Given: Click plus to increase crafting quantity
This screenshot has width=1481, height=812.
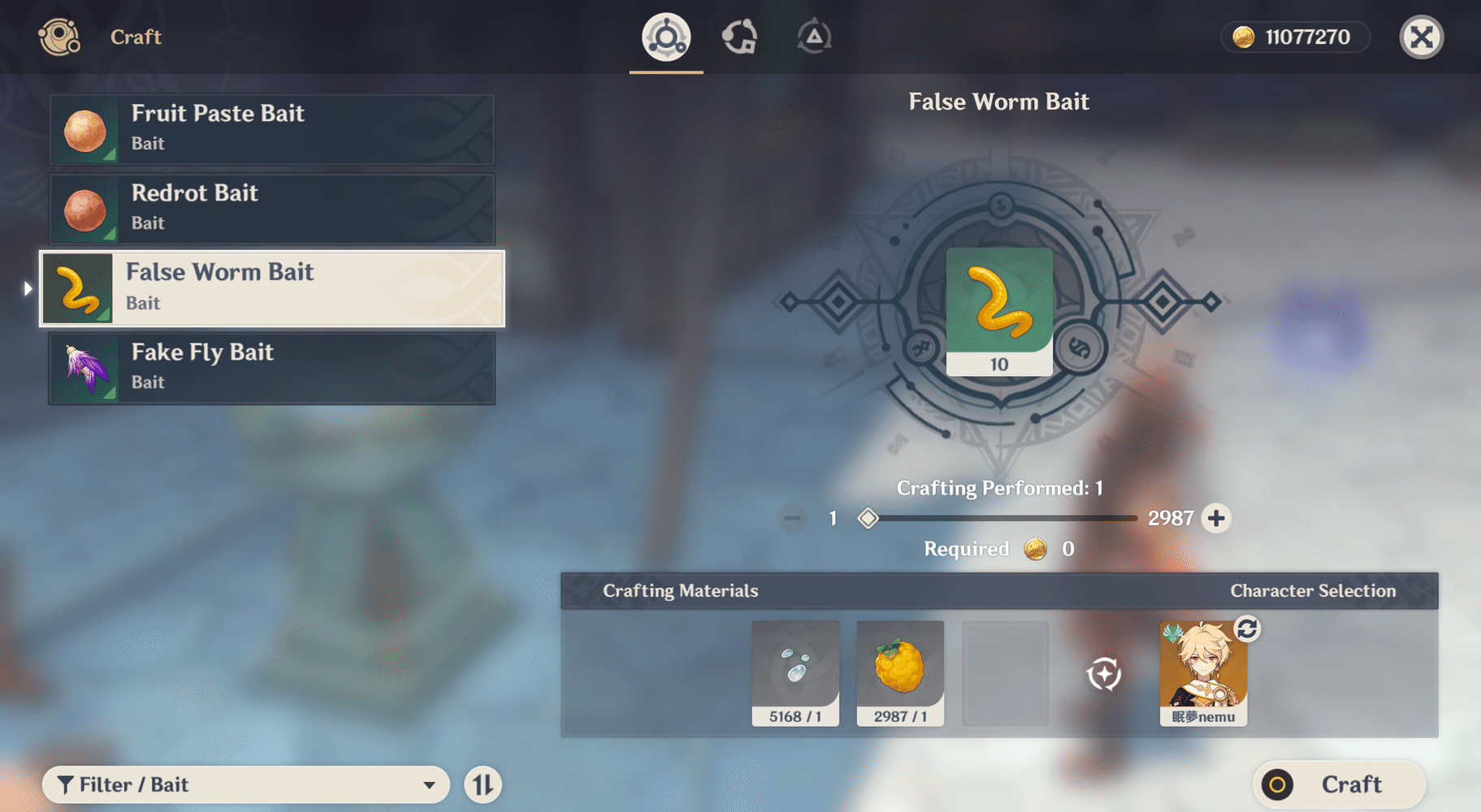Looking at the screenshot, I should (x=1216, y=518).
